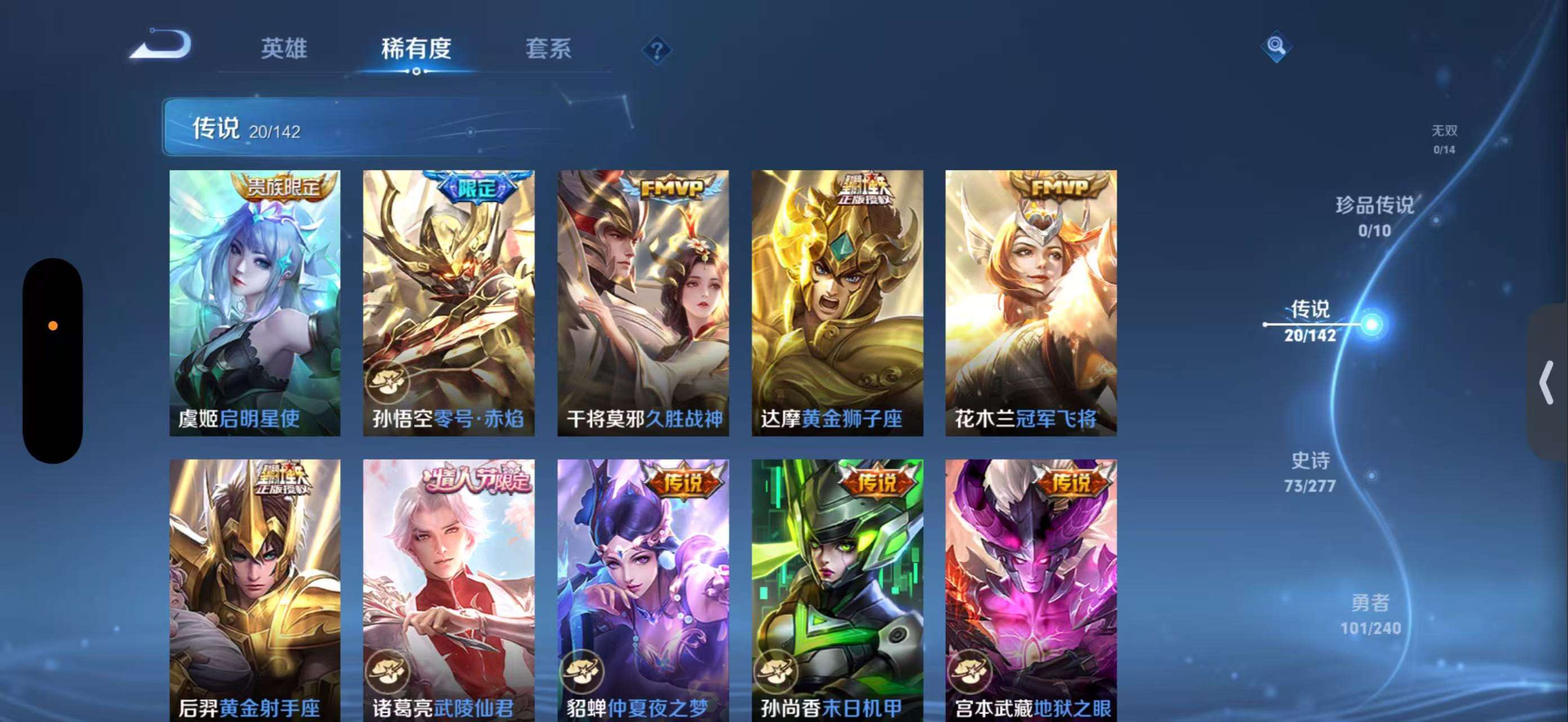Switch to the 英雄 tab
This screenshot has width=1568, height=722.
pyautogui.click(x=284, y=49)
